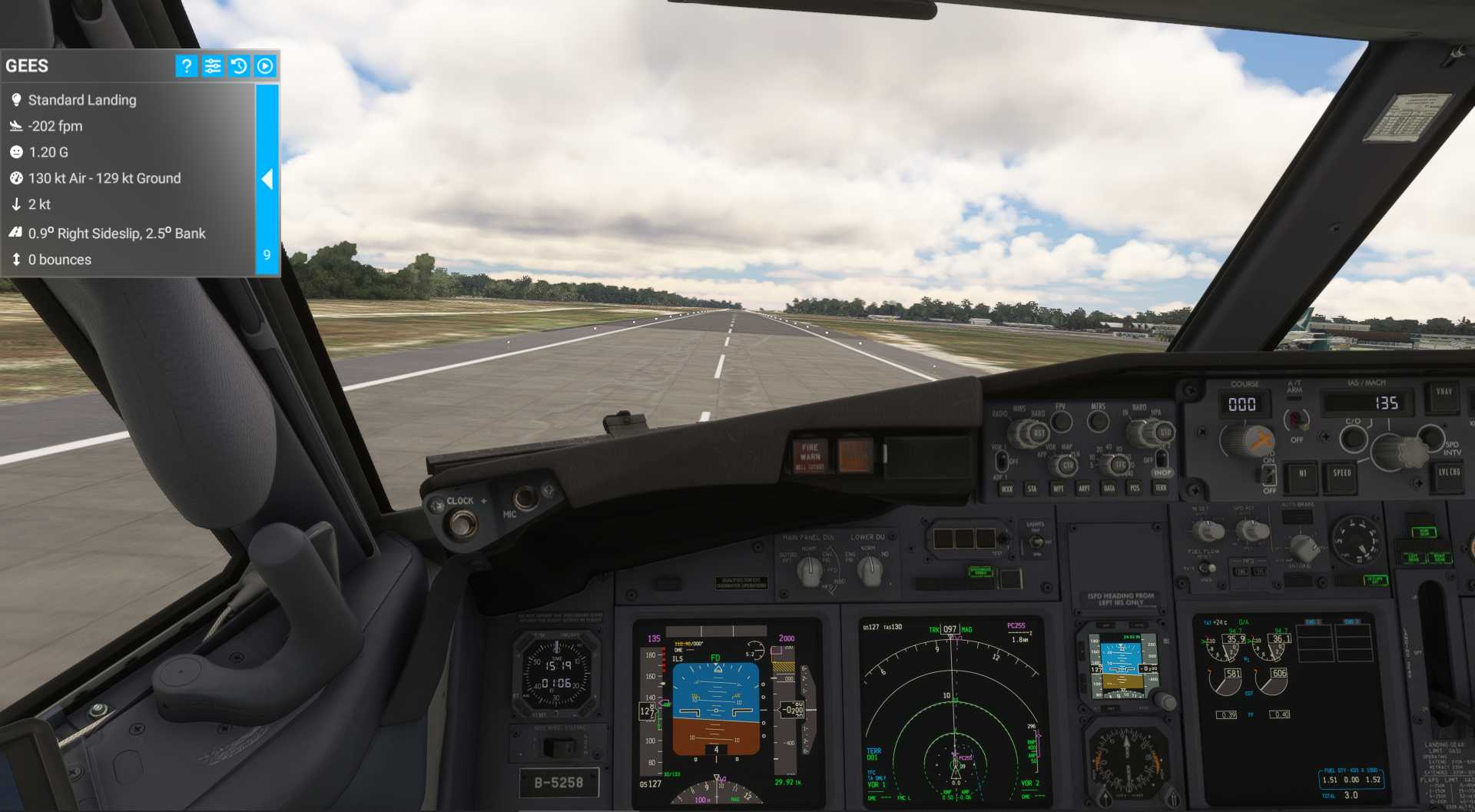
Task: Collapse the GEES panel with the arrow bar
Action: 267,179
